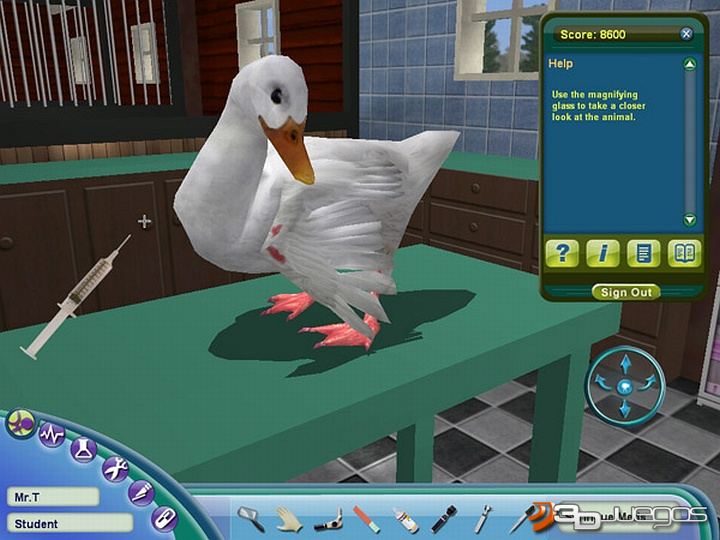Viewport: 720px width, 540px height.
Task: Close the Help panel with the X button
Action: point(686,34)
